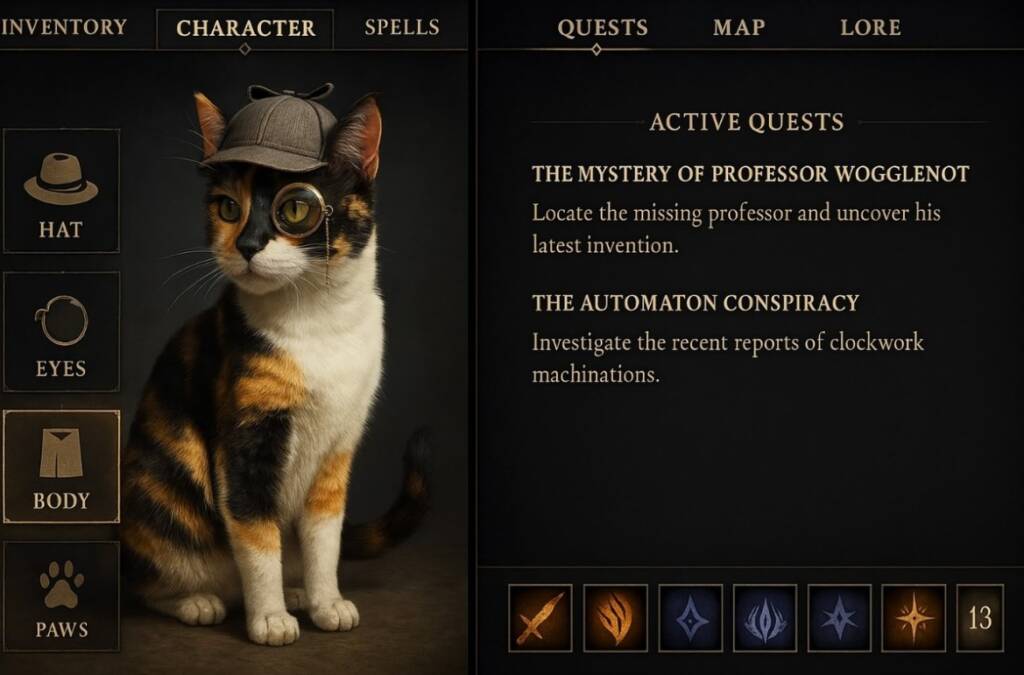Use the orange flame claw ability
This screenshot has height=675, width=1024.
pyautogui.click(x=615, y=617)
